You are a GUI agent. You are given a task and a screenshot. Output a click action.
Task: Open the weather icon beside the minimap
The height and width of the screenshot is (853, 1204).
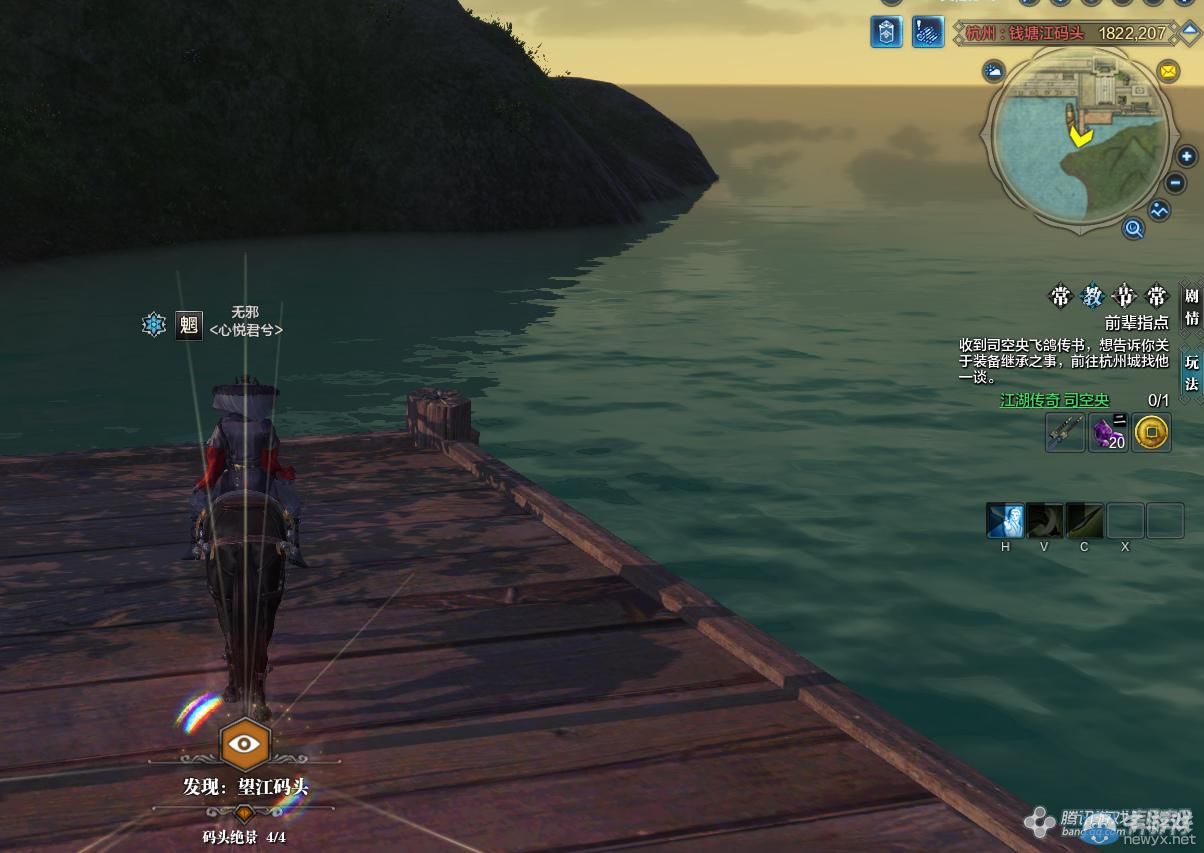(x=994, y=71)
